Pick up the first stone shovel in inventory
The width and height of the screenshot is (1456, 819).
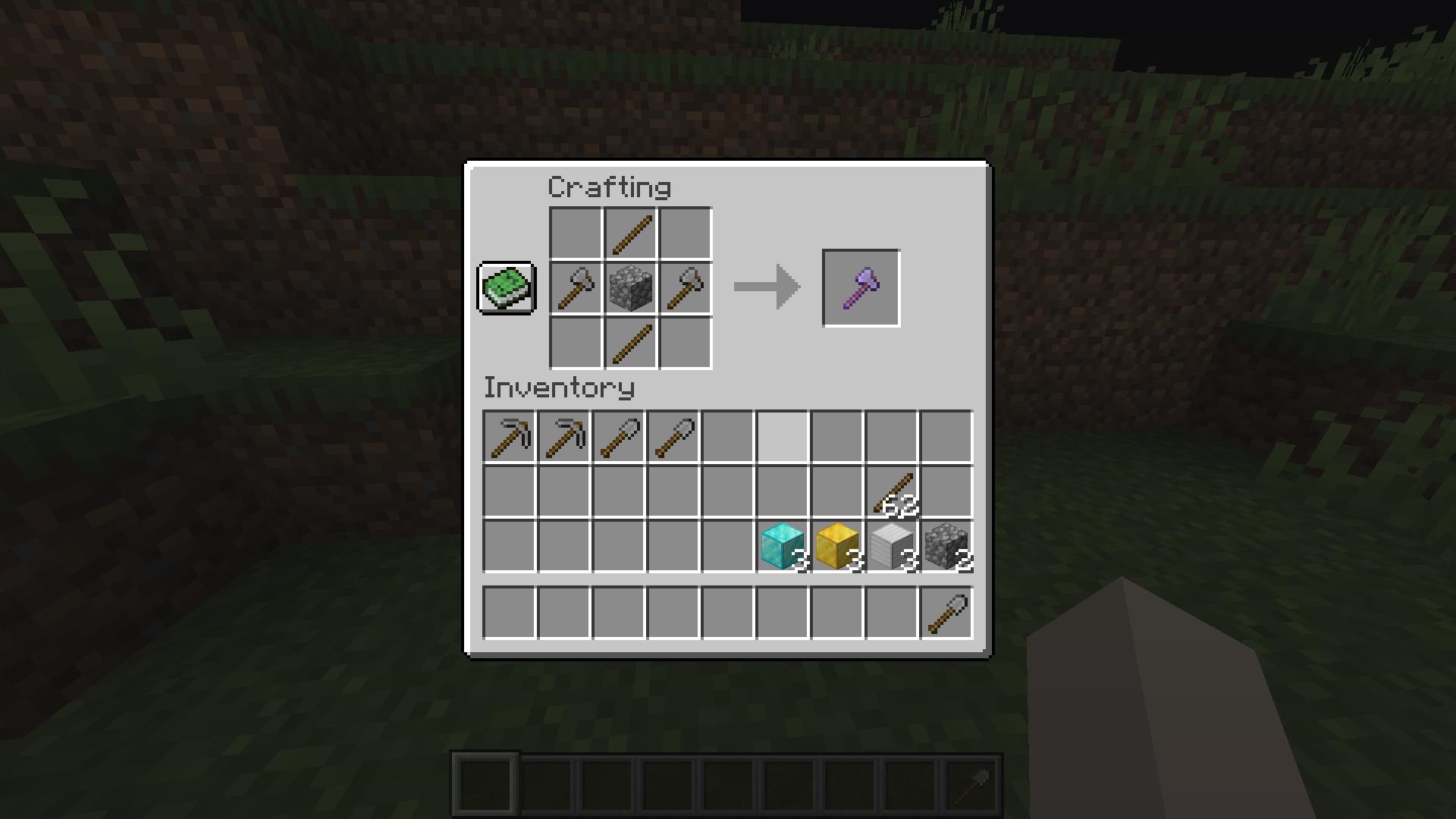[x=619, y=434]
